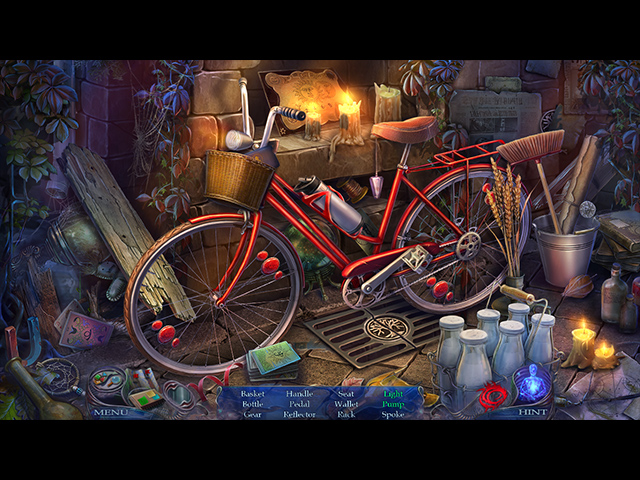Screen dimensions: 640x480
Task: Select the word Basket in the list
Action: pos(253,394)
